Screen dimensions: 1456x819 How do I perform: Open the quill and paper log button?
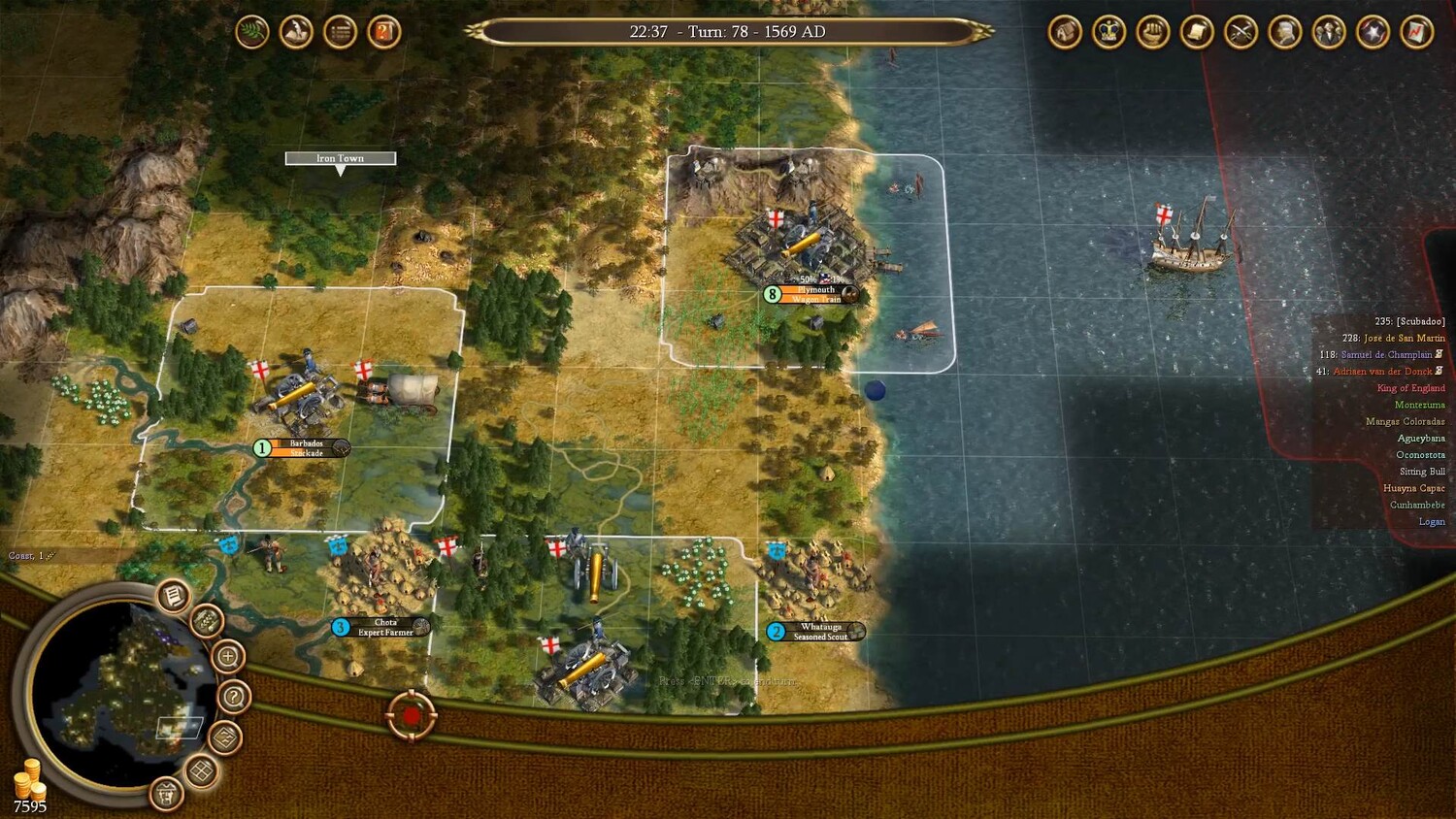(296, 32)
